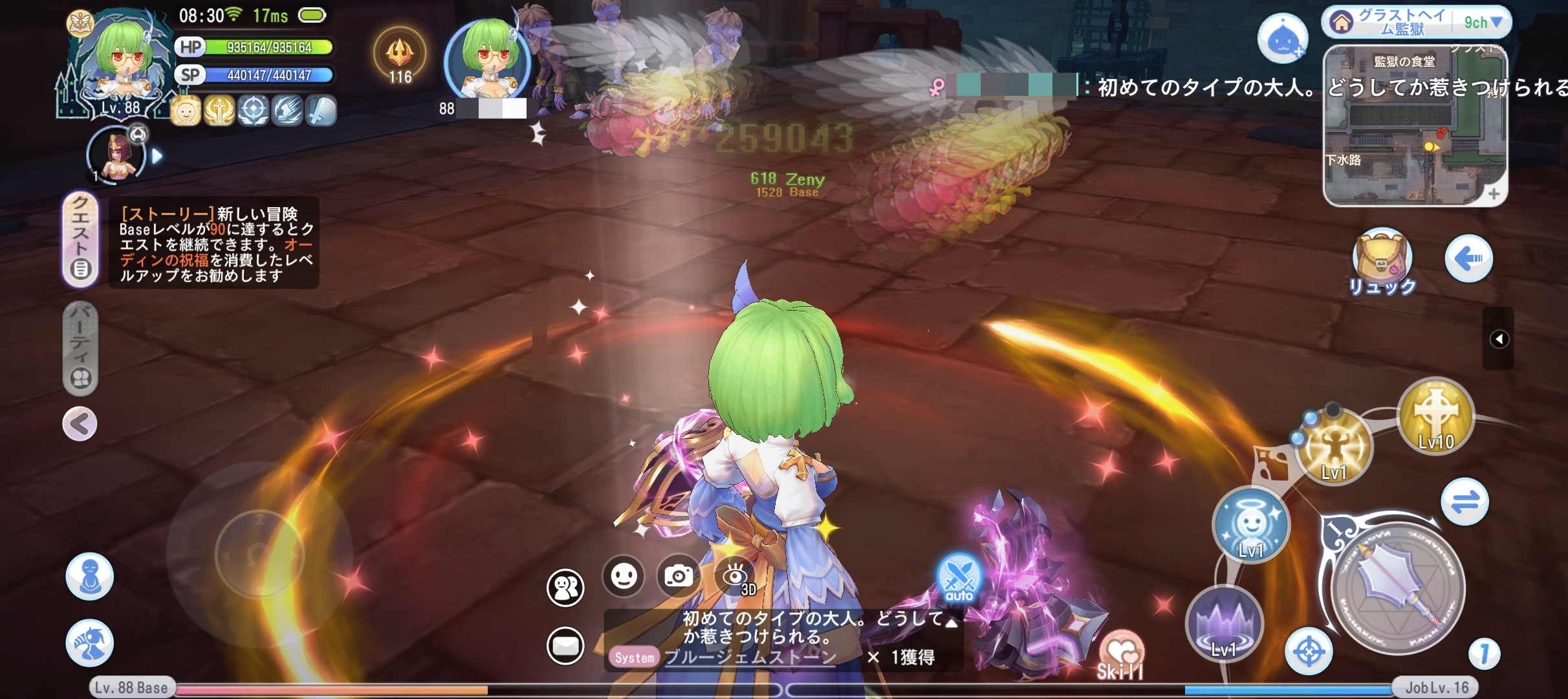Image resolution: width=1568 pixels, height=699 pixels.
Task: Toggle the 3D camera view
Action: [735, 575]
